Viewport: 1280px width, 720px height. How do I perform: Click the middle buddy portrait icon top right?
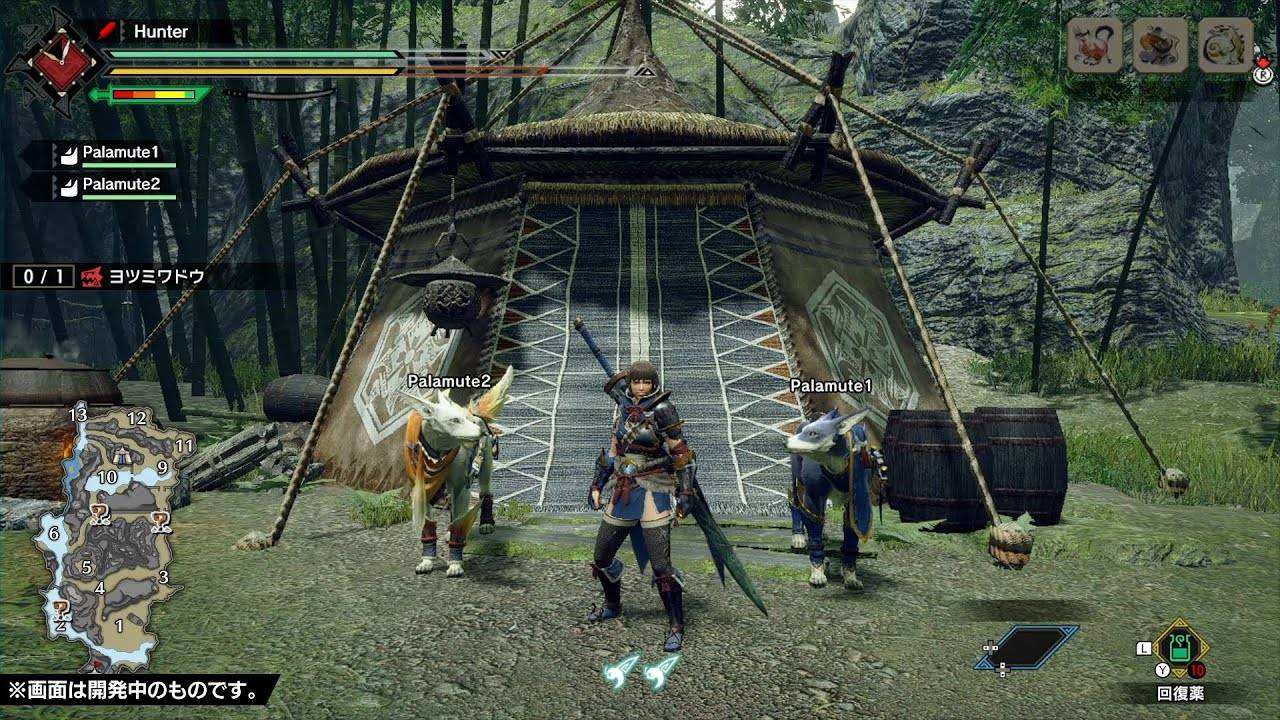pyautogui.click(x=1159, y=46)
